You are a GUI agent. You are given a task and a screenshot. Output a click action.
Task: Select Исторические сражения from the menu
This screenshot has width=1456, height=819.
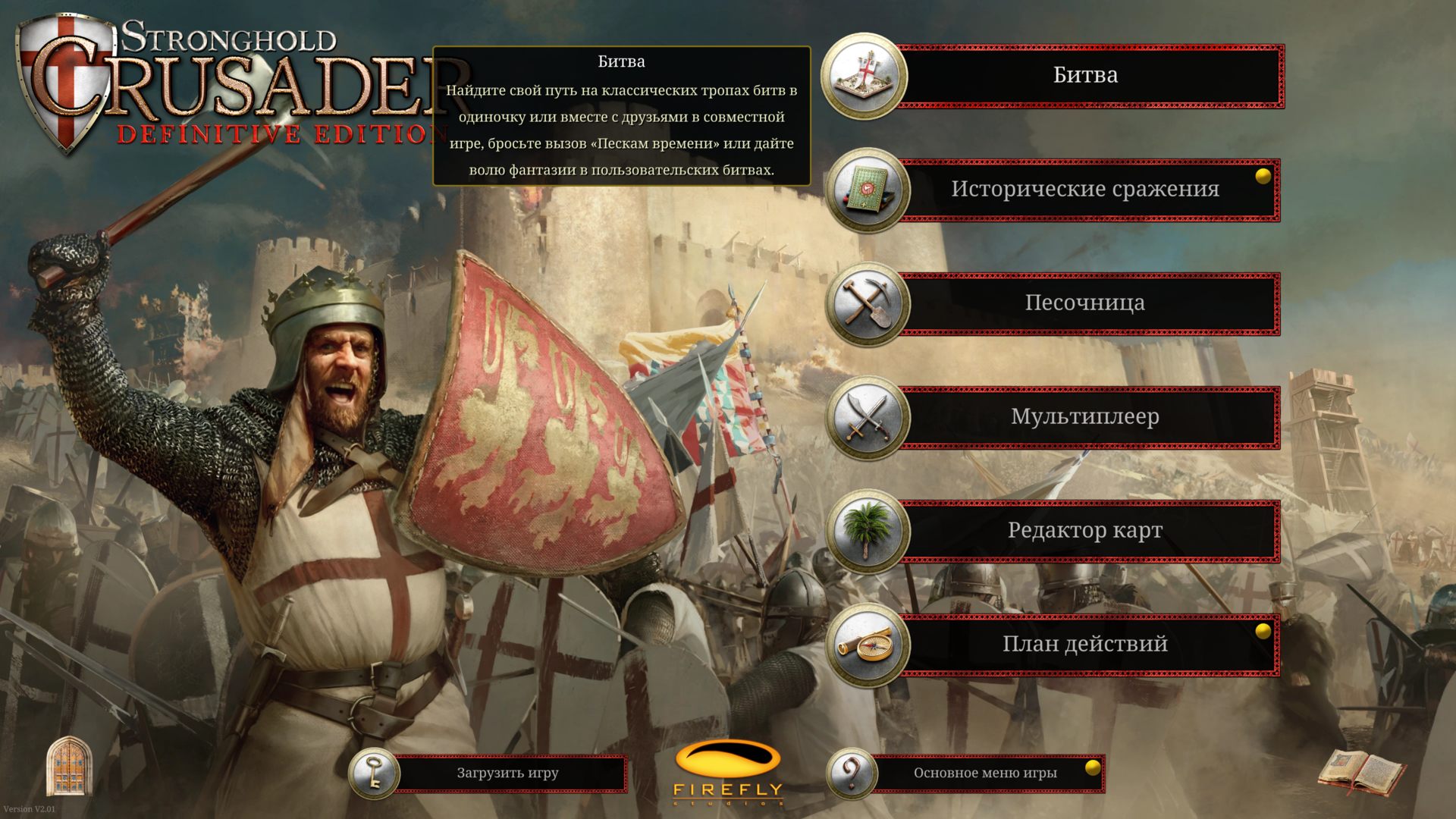pyautogui.click(x=1084, y=190)
